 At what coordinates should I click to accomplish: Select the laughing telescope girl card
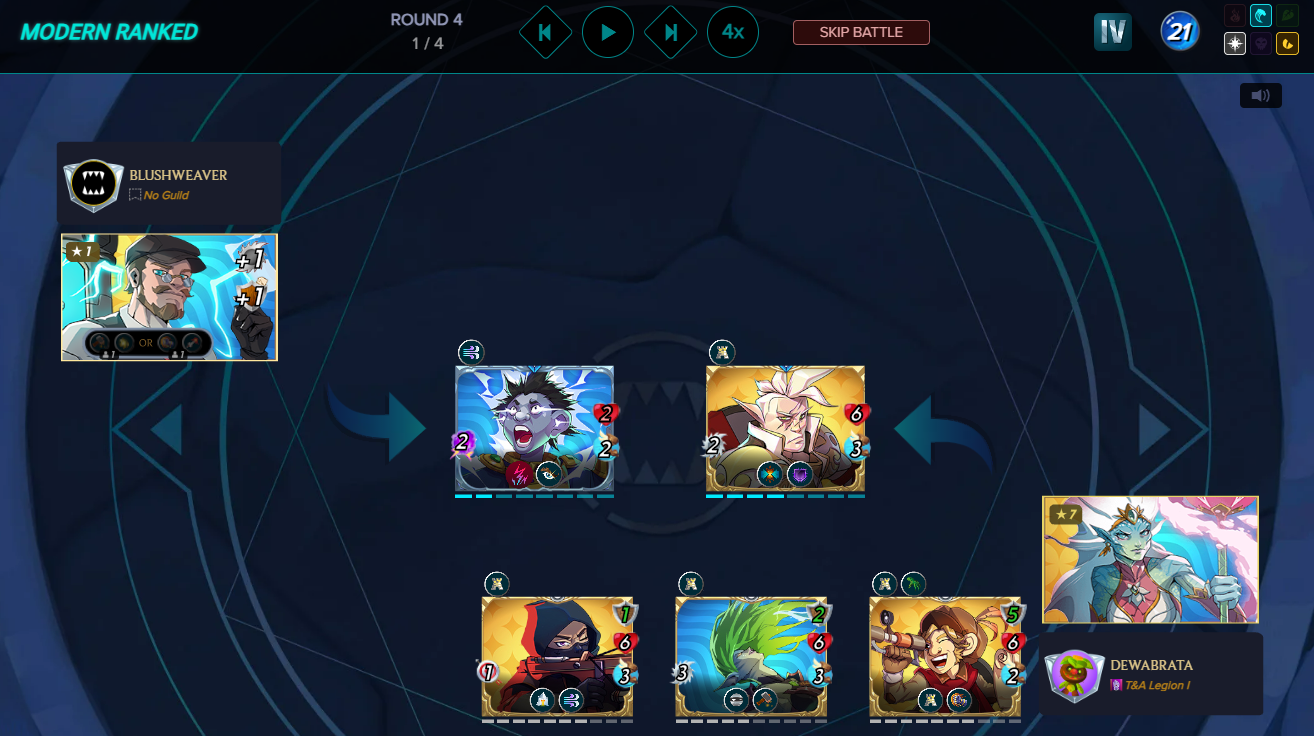tap(945, 657)
